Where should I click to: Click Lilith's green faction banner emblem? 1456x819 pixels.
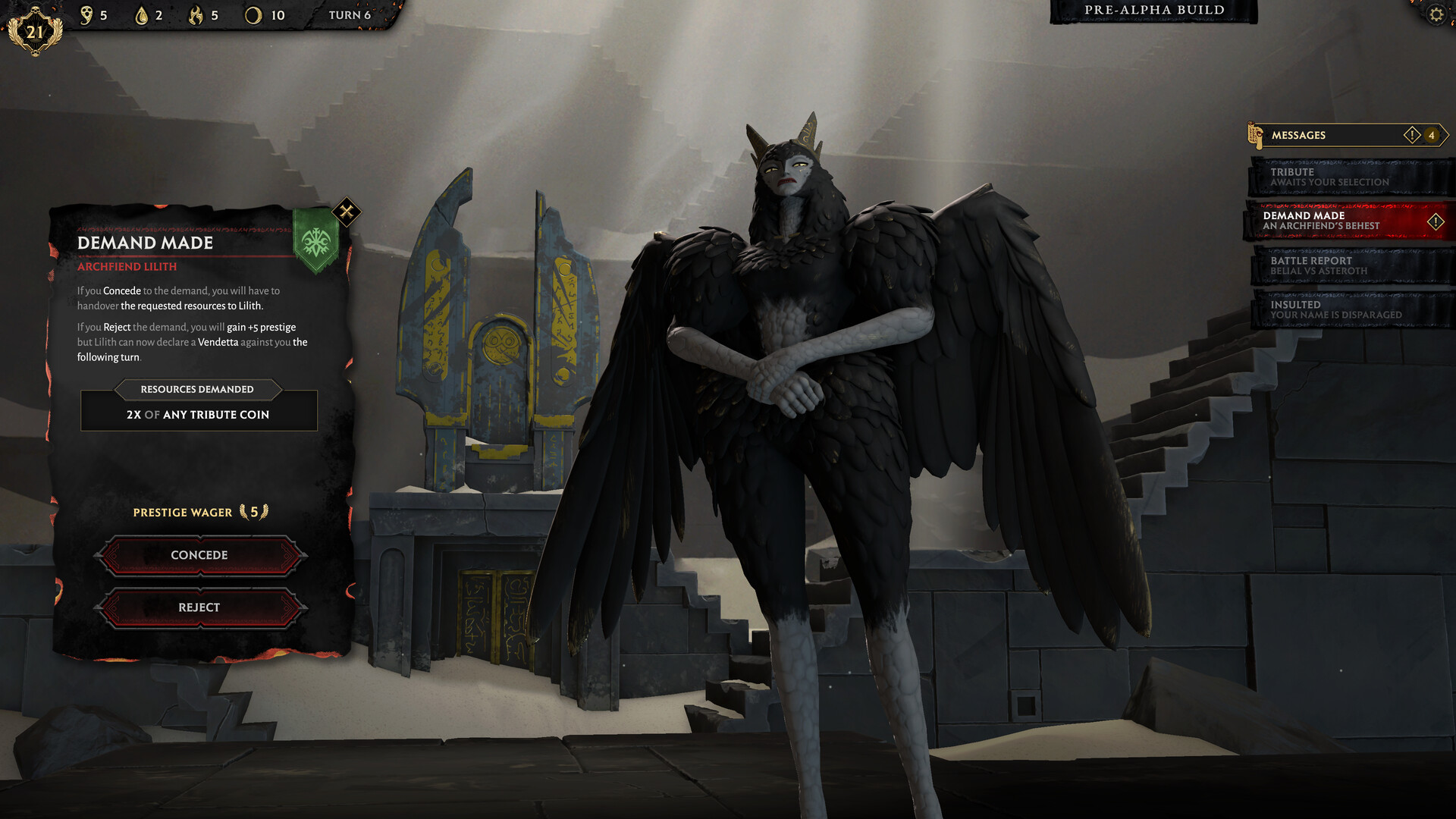[315, 241]
